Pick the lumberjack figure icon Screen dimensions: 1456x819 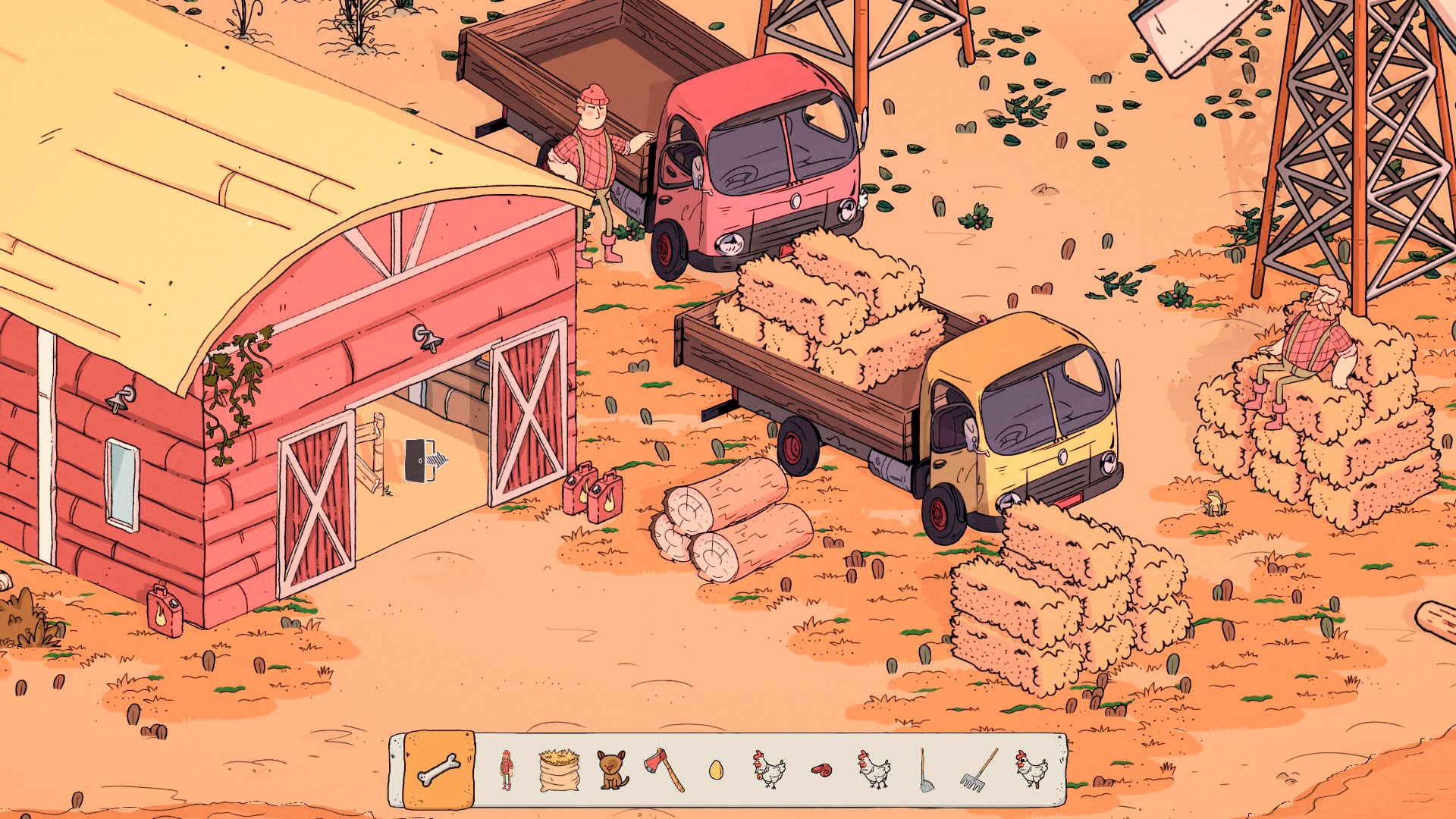[x=507, y=770]
